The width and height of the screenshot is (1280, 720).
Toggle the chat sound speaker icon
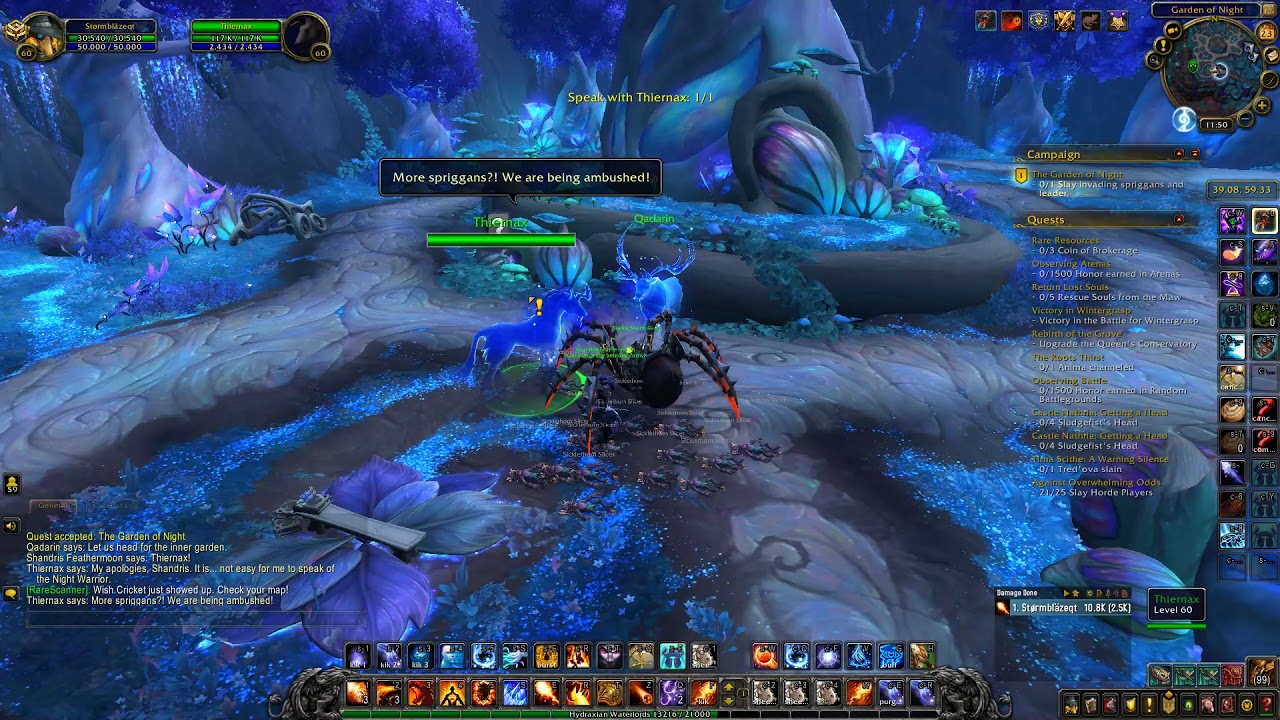click(x=10, y=524)
